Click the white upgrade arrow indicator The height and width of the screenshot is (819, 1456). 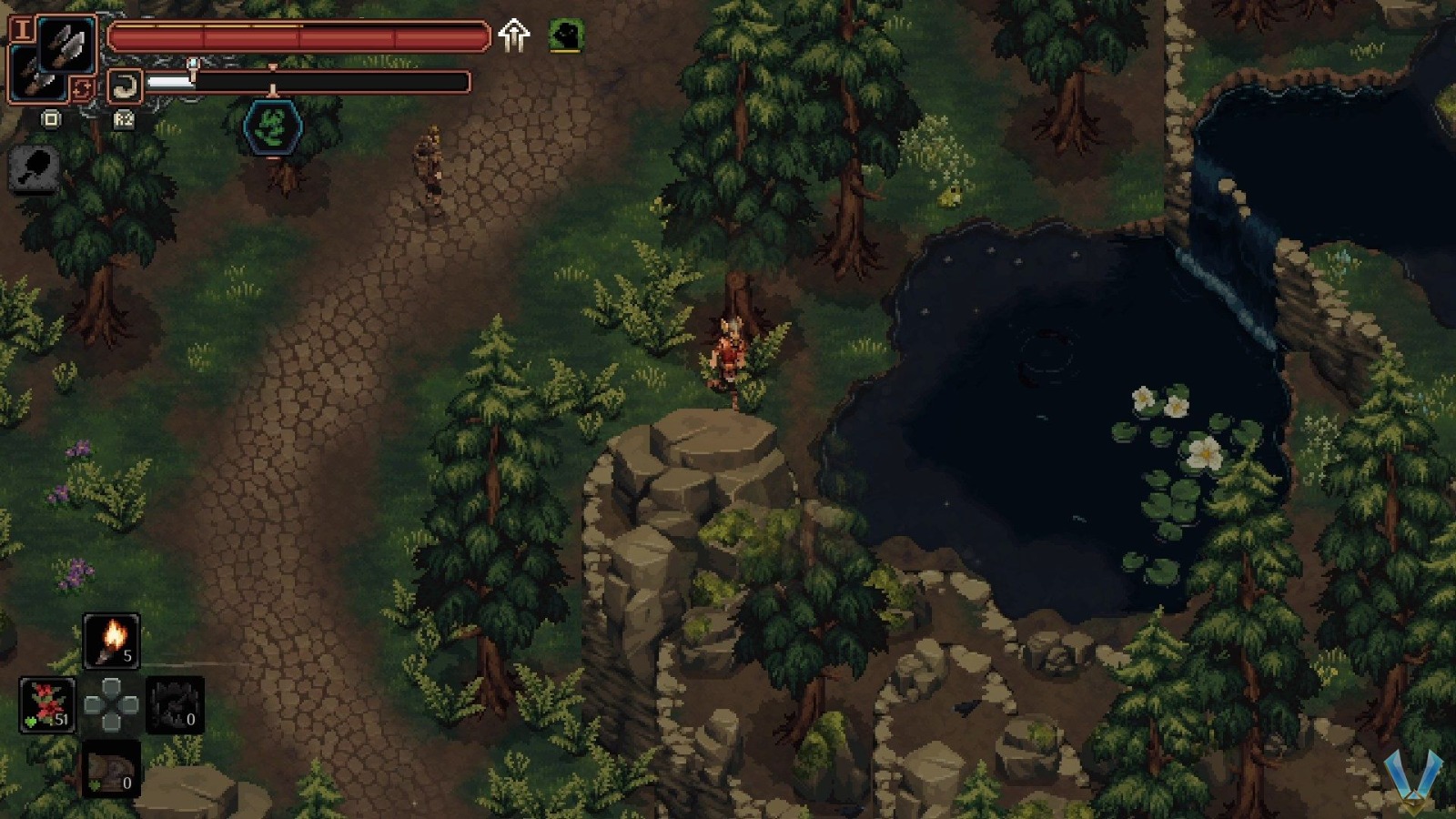[x=515, y=36]
